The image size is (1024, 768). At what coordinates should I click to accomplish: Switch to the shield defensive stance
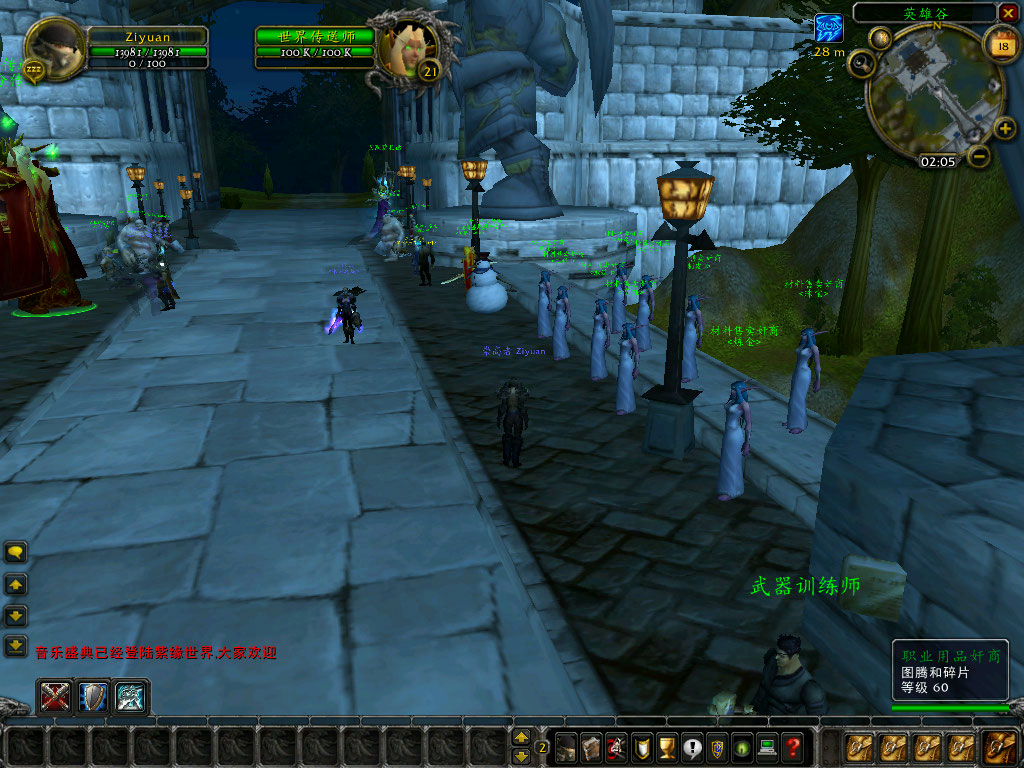[x=92, y=697]
